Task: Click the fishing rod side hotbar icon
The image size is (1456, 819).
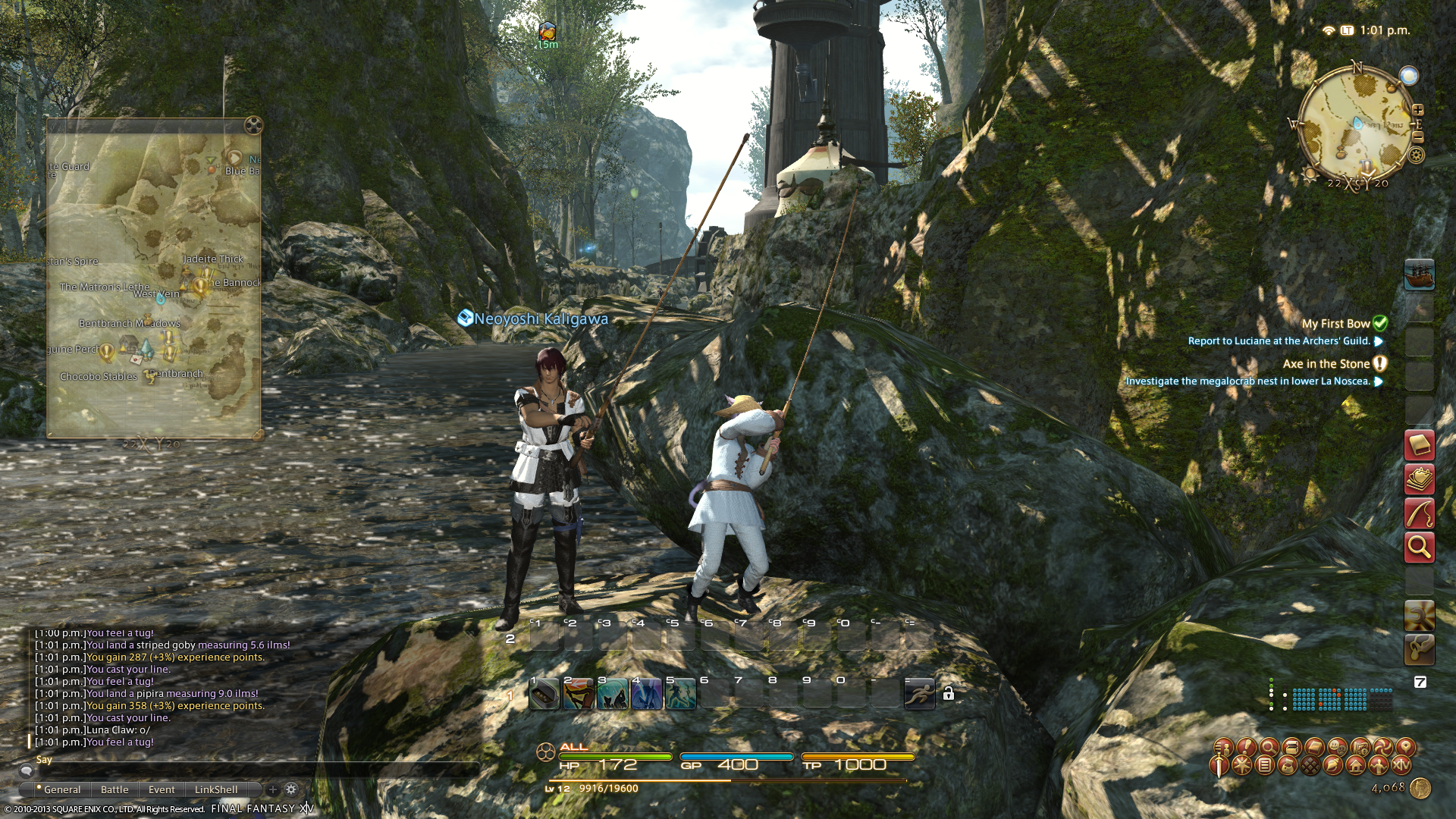Action: [1419, 513]
